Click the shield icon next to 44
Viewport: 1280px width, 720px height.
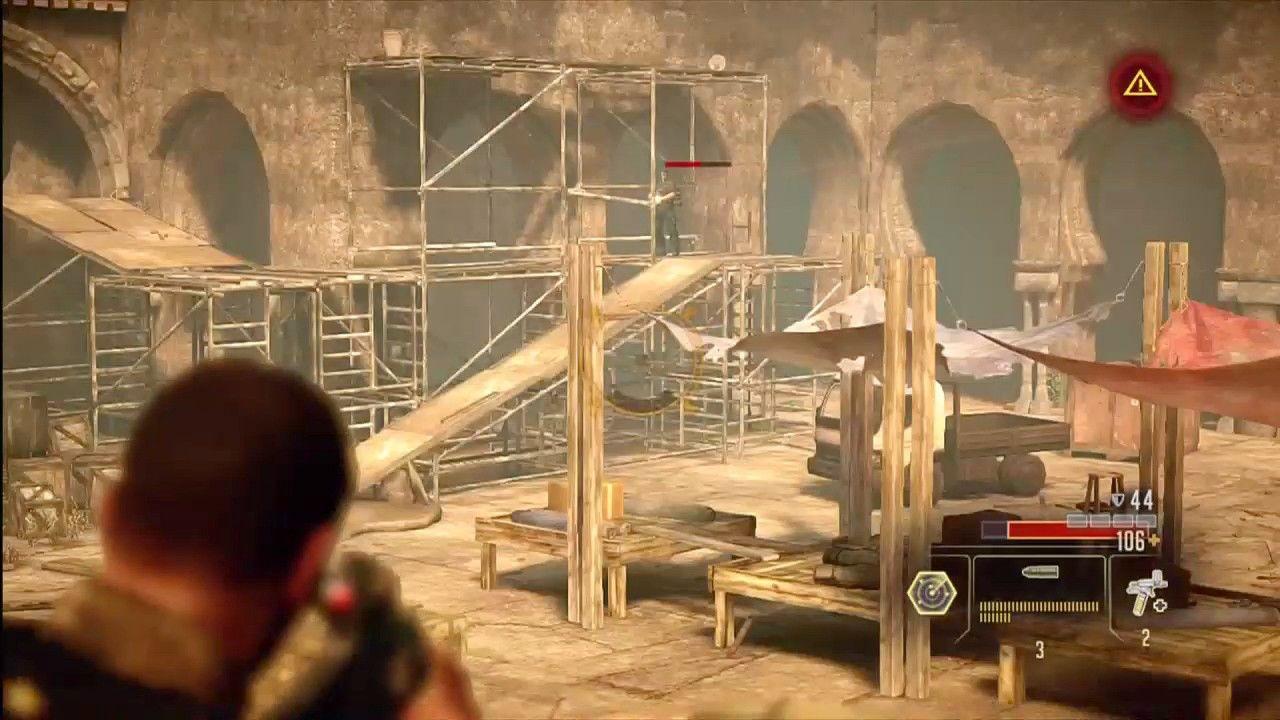point(1119,499)
